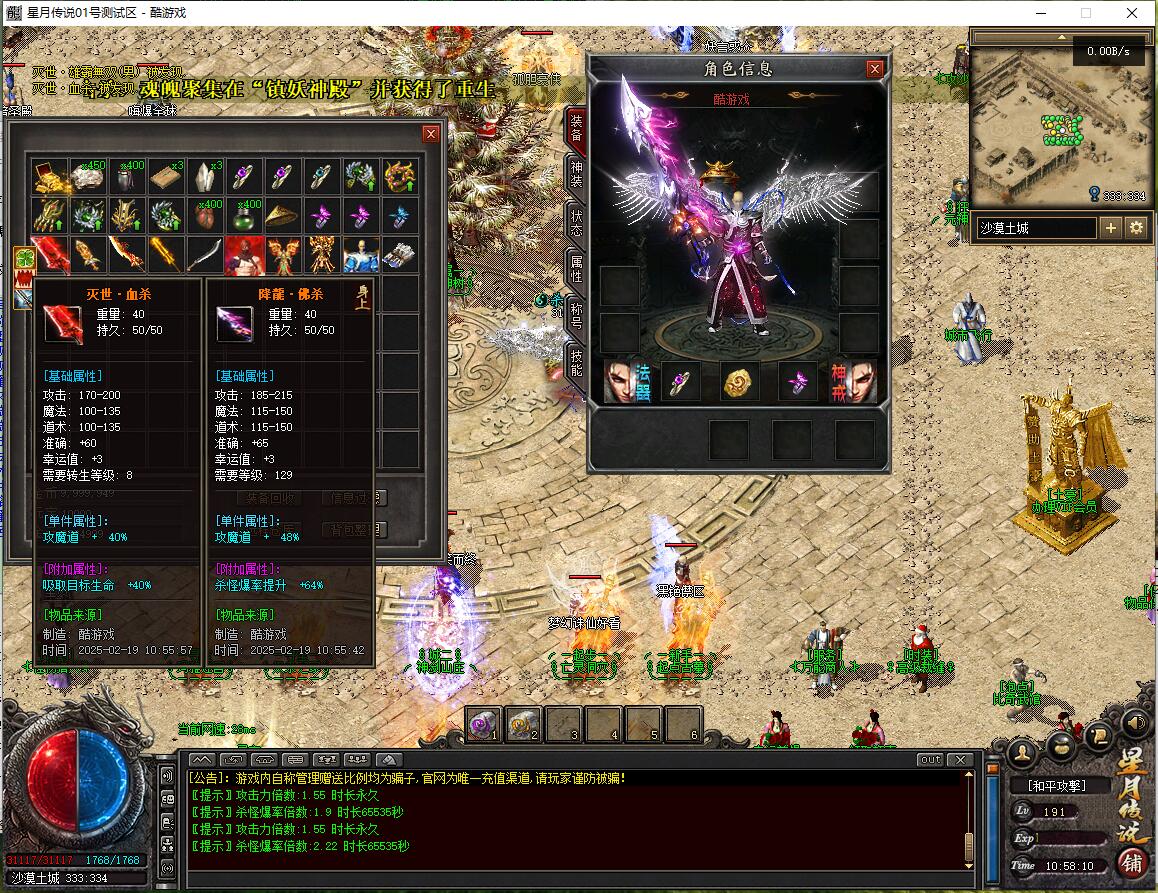
Task: Pick the bamboo straw hat item
Action: [283, 215]
